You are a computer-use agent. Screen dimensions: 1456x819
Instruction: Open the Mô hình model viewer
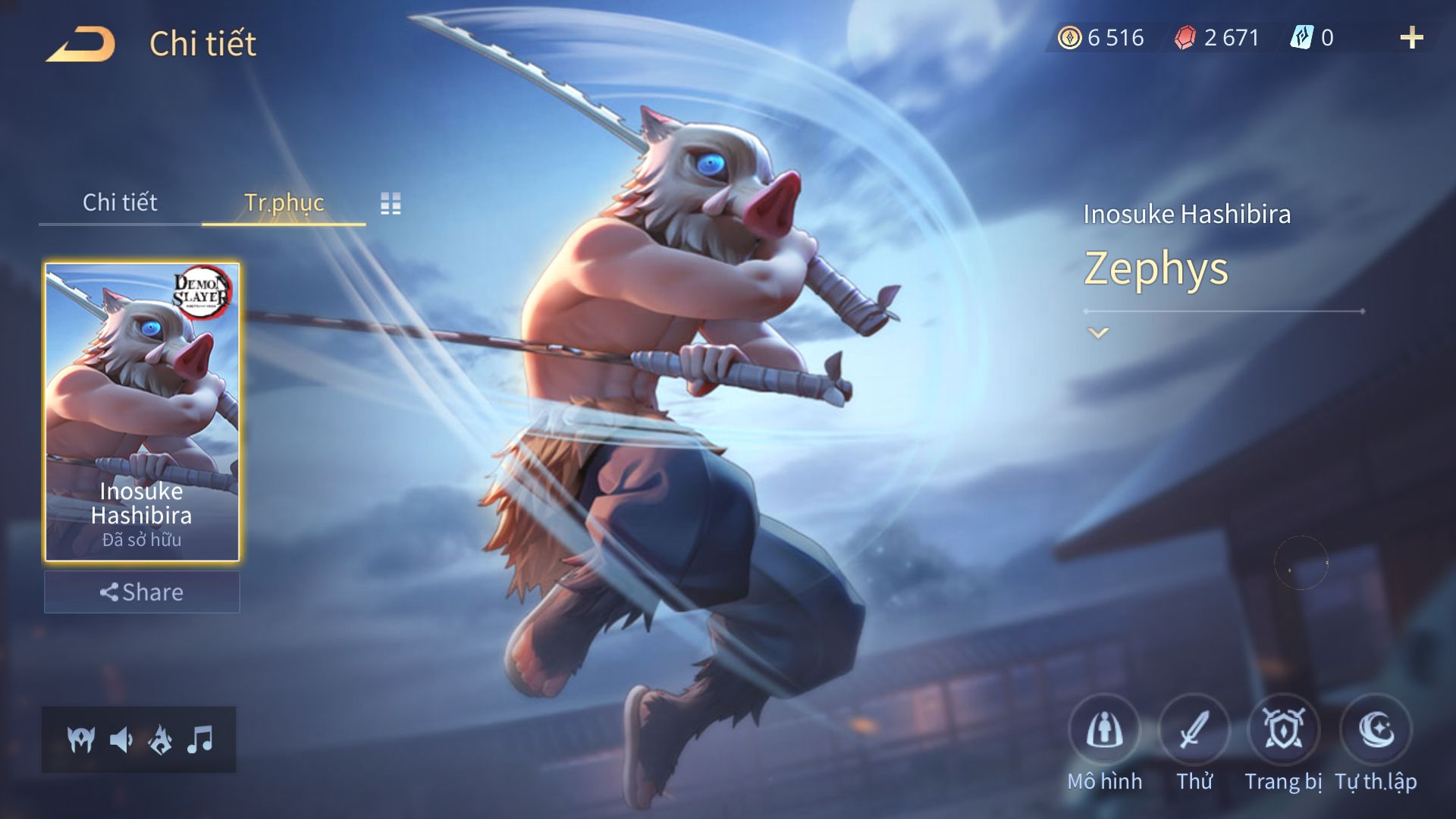click(x=1104, y=730)
